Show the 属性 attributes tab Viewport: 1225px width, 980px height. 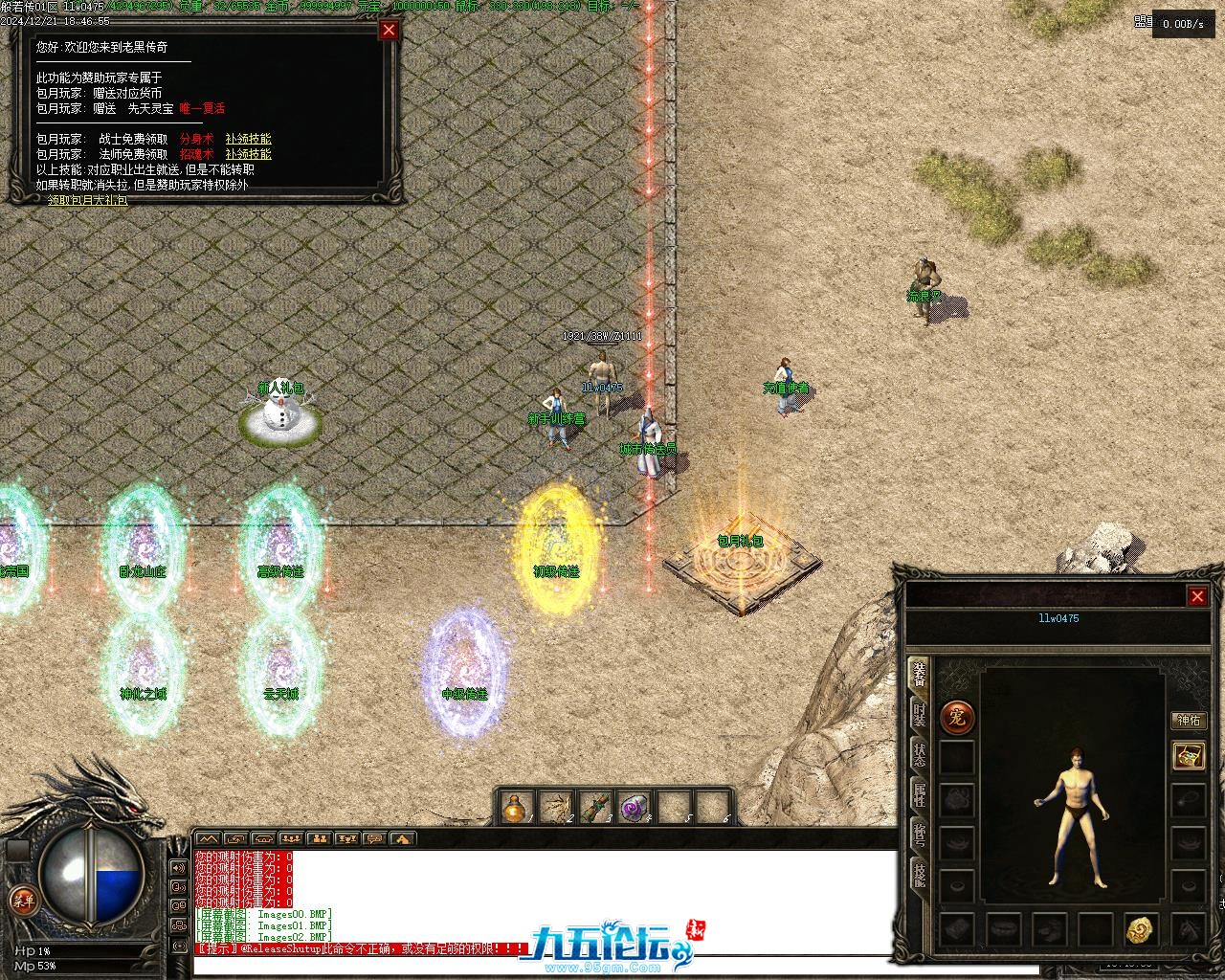click(919, 794)
